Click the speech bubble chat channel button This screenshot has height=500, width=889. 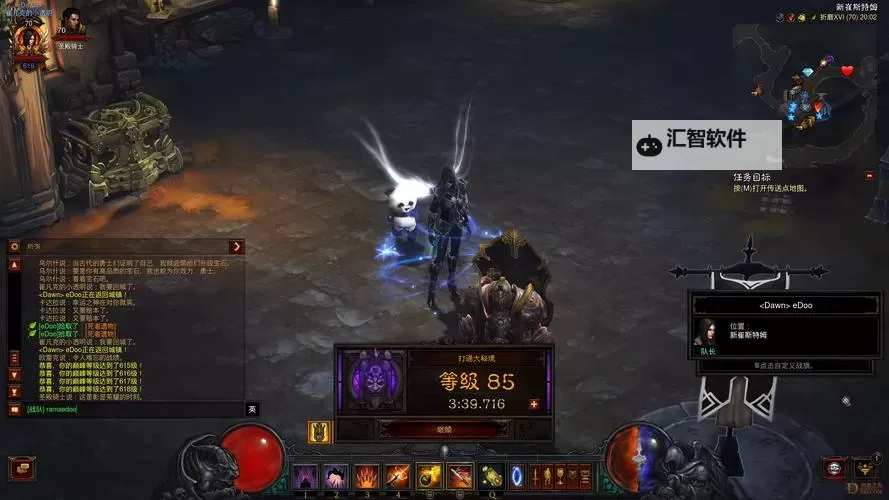14,409
